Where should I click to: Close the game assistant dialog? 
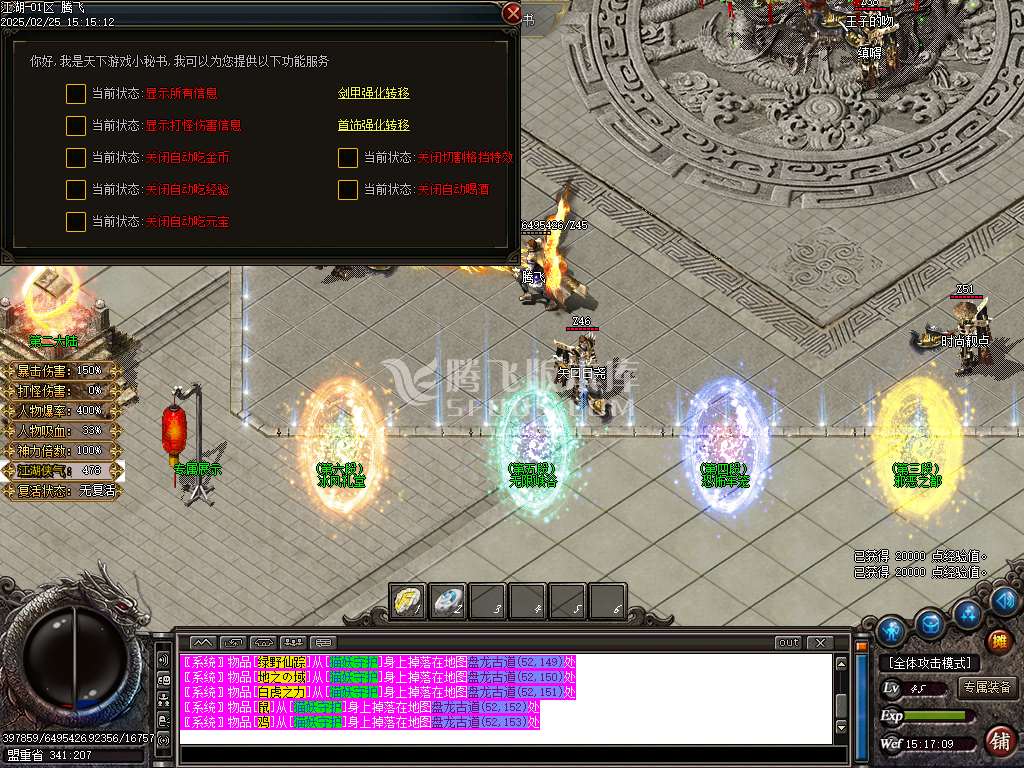click(x=512, y=14)
